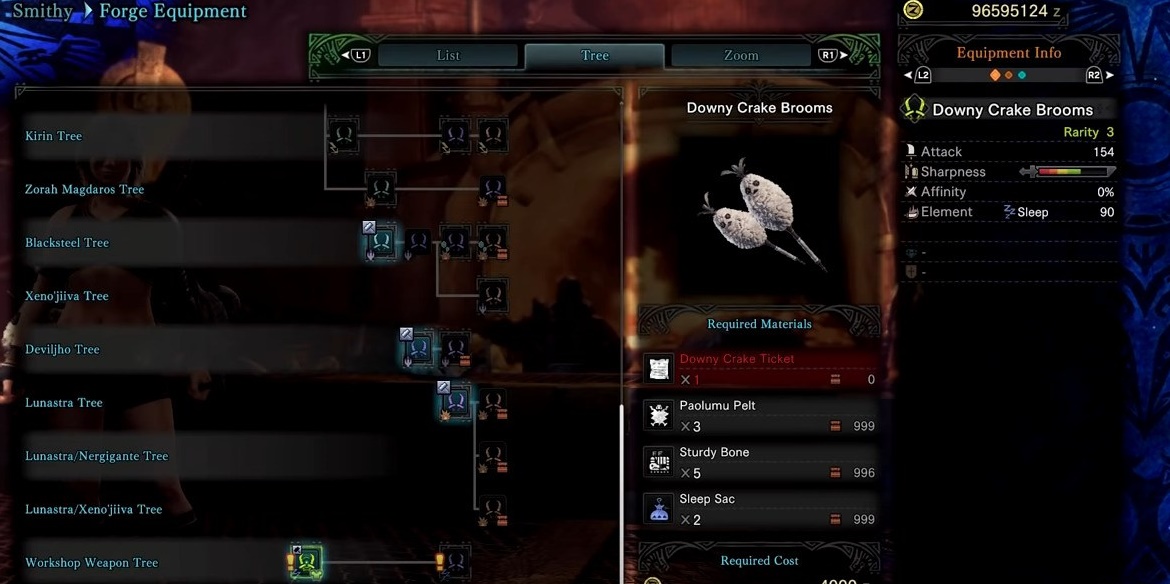The width and height of the screenshot is (1170, 584).
Task: Select the Tree view tab
Action: (594, 56)
